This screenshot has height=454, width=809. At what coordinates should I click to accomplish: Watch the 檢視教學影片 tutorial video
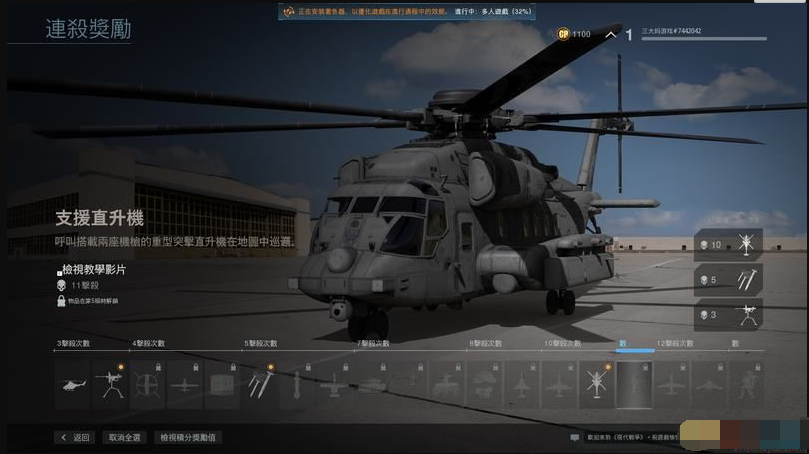pos(94,270)
